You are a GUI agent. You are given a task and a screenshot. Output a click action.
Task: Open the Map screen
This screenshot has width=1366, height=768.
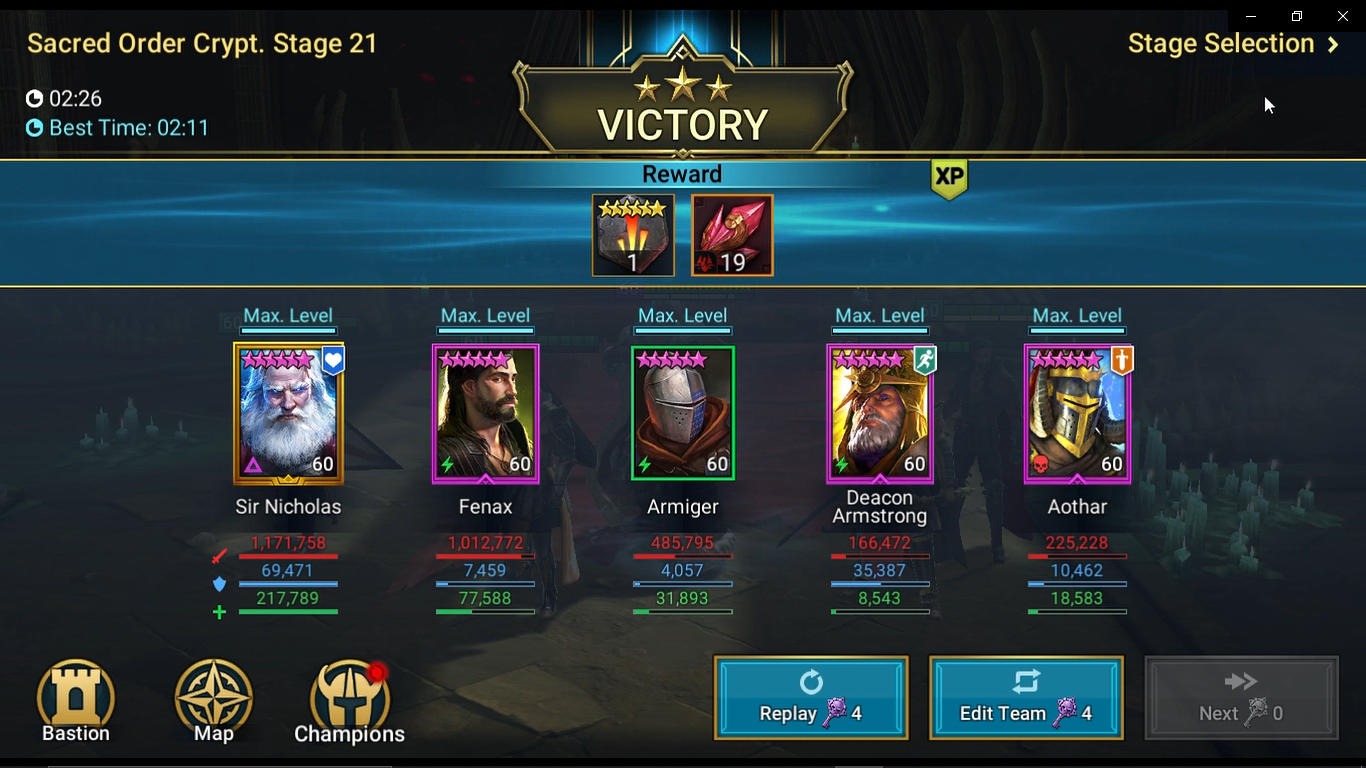point(212,698)
